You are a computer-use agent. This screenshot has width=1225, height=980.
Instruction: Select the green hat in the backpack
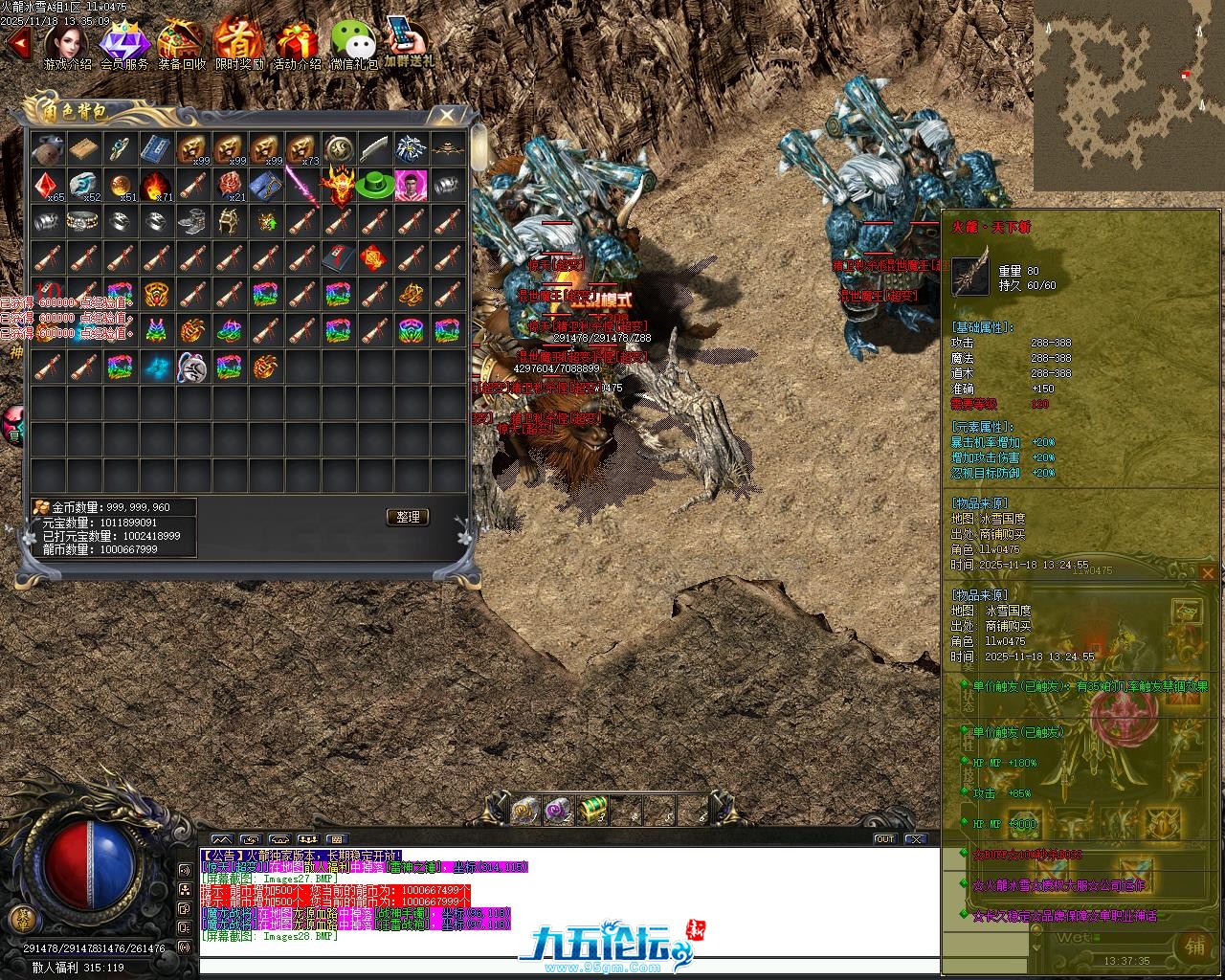click(x=374, y=186)
